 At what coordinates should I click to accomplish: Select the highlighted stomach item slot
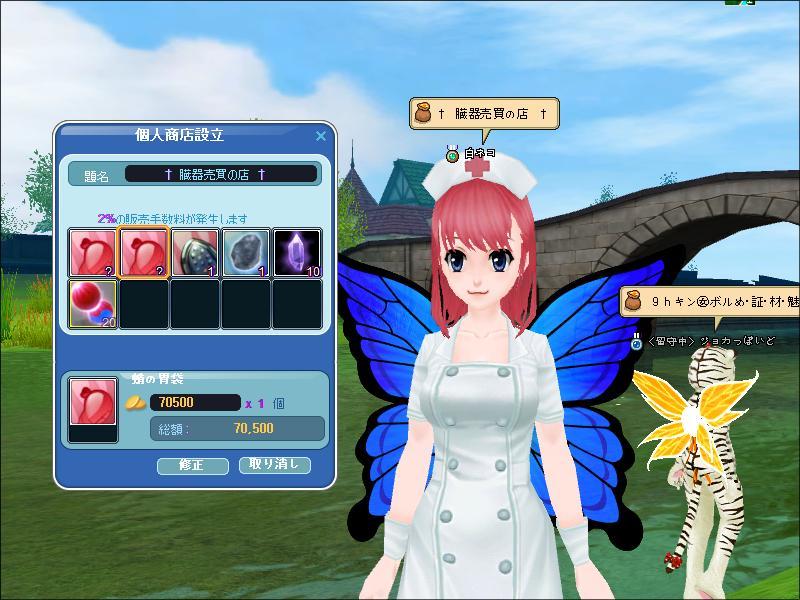[144, 252]
